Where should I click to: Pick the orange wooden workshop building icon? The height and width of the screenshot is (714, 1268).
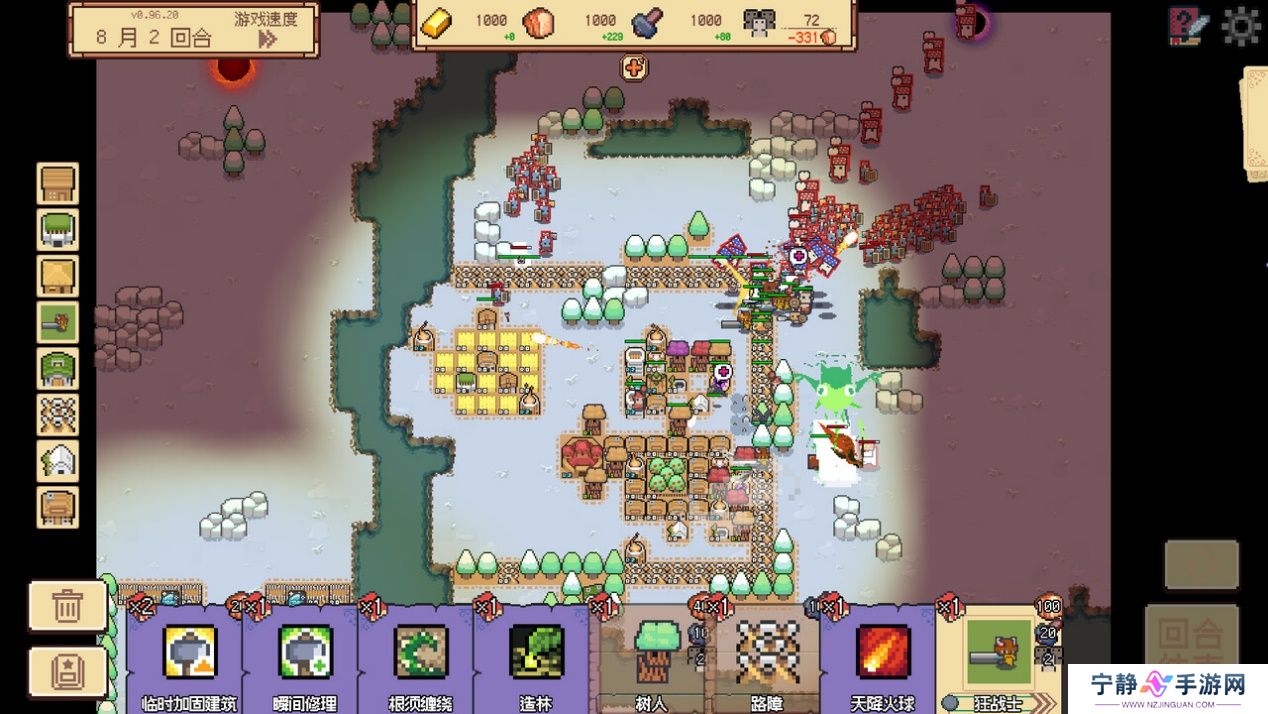pos(58,506)
